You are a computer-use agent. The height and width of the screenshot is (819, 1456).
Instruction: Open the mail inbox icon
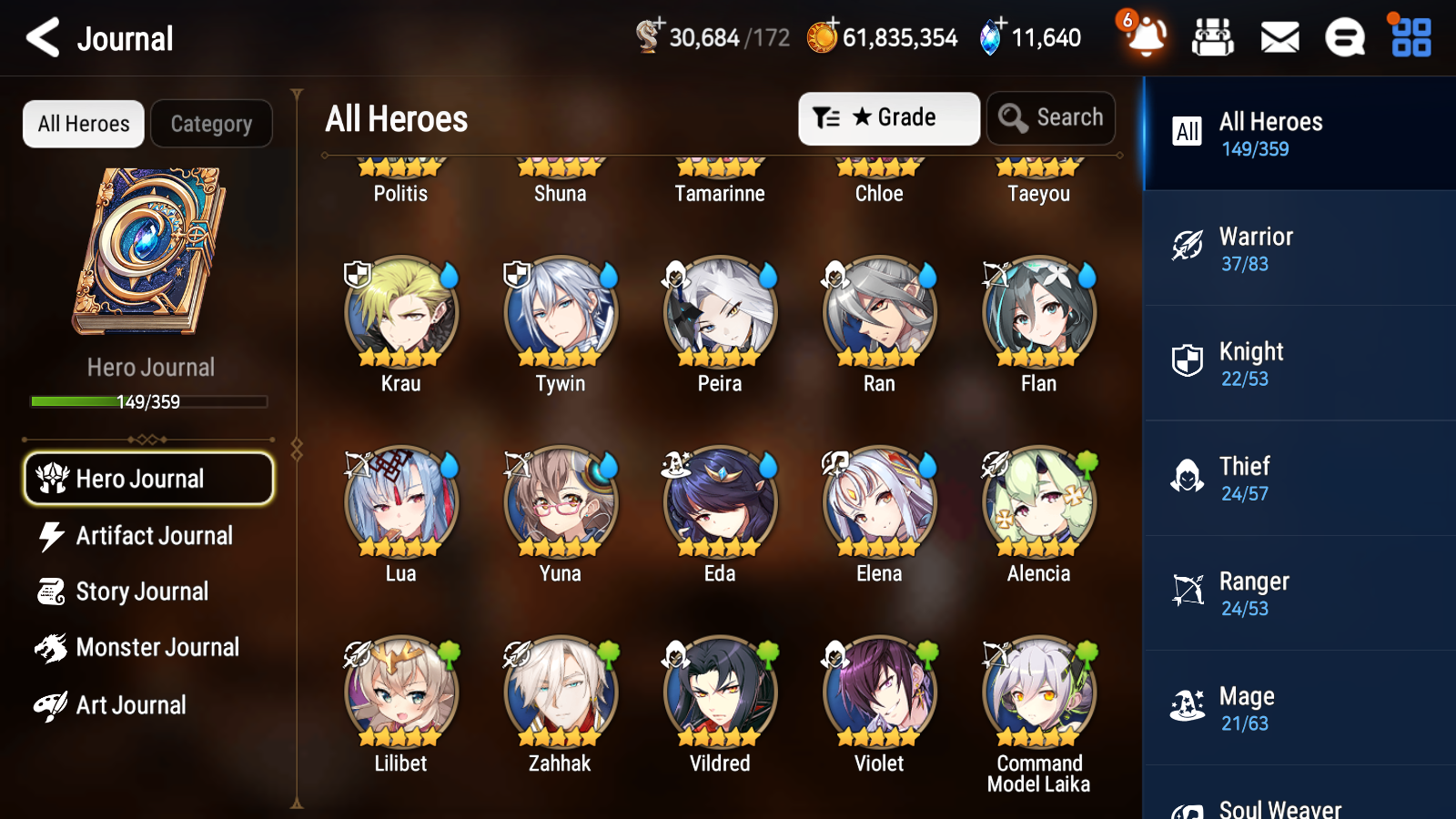click(x=1279, y=37)
